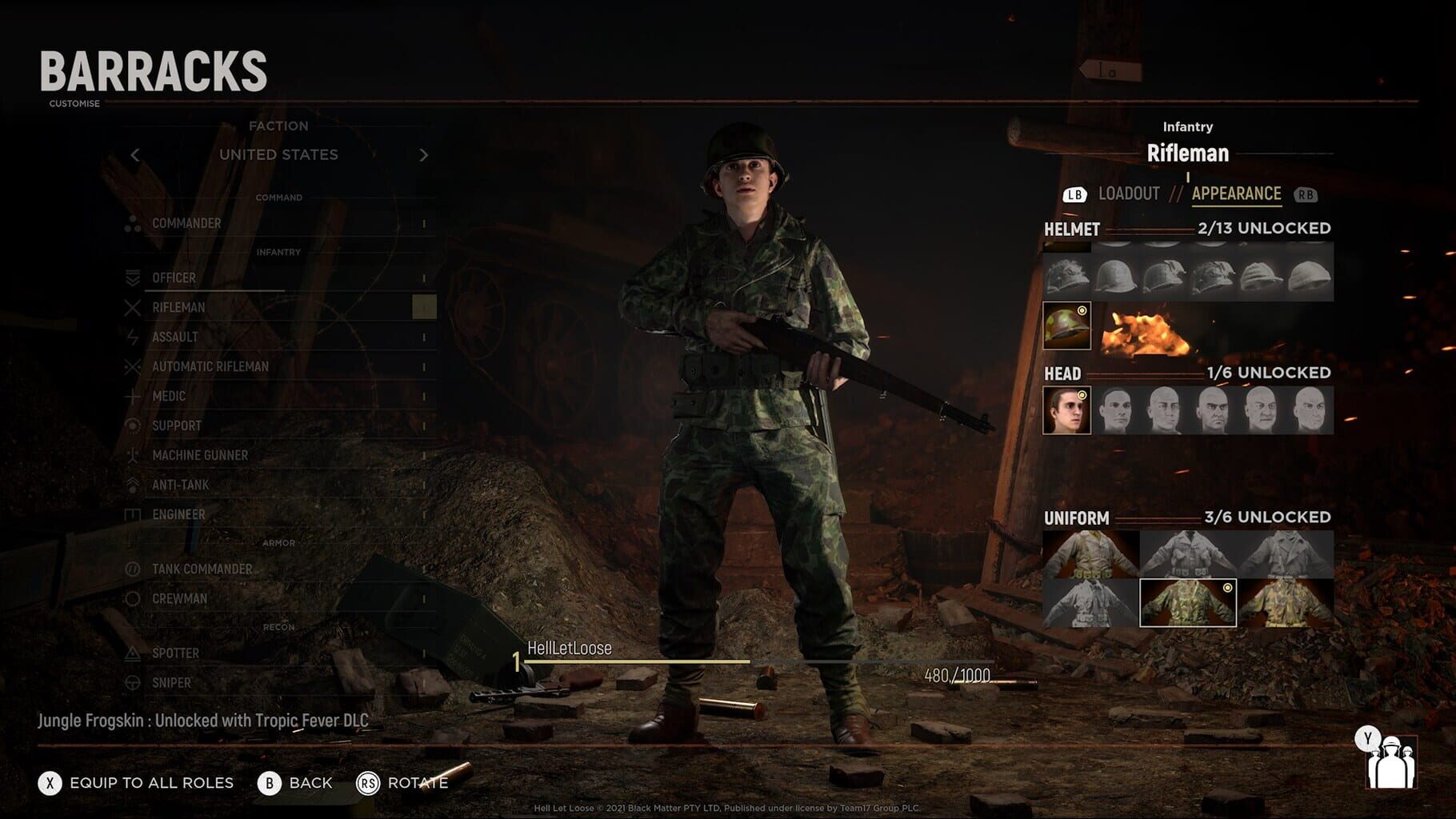Select the equipped Jungle Frogskin helmet
Screen dimensions: 1456x819
(x=1066, y=326)
